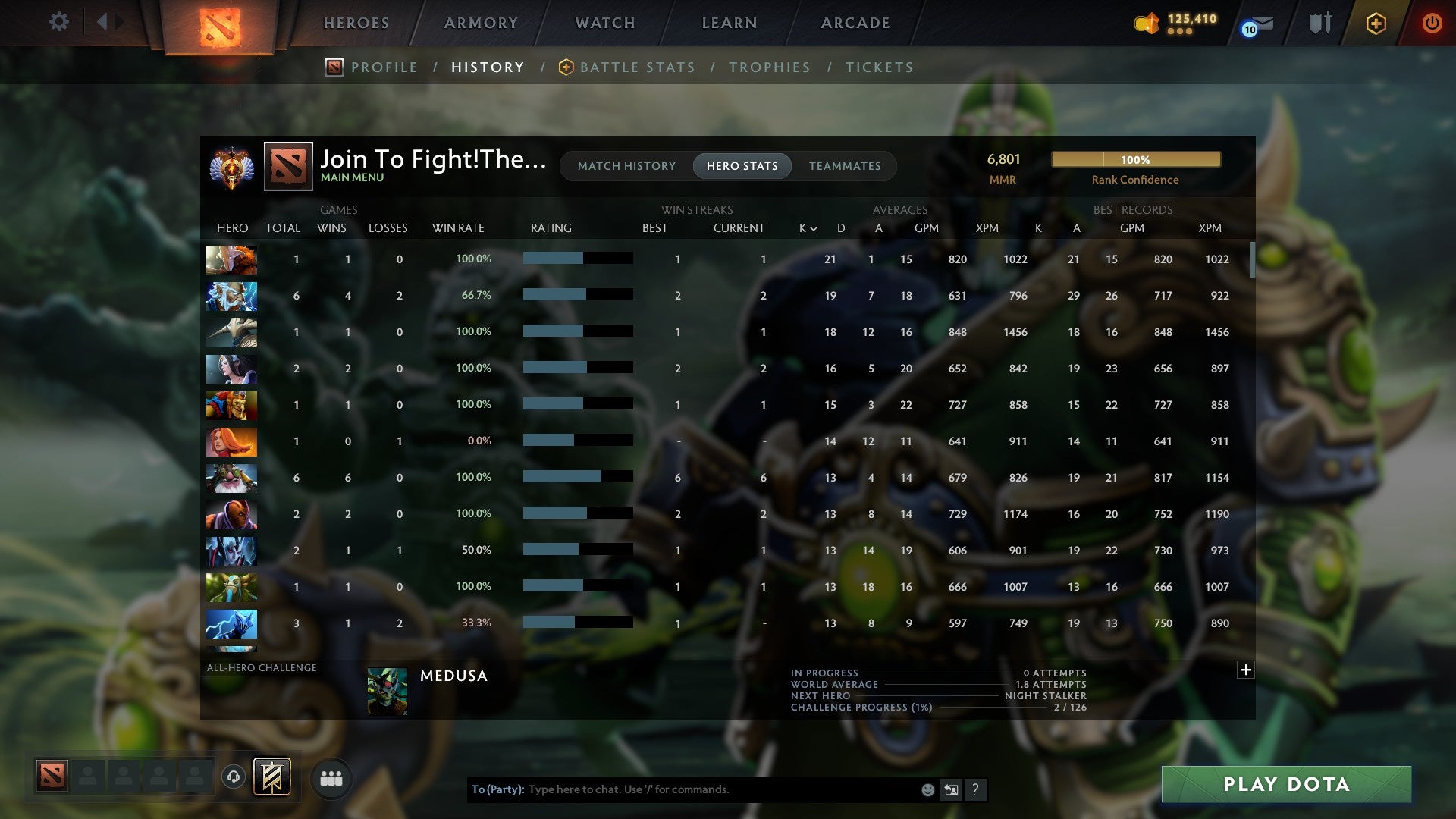Open the guild banner icon
Image resolution: width=1456 pixels, height=819 pixels.
(271, 776)
